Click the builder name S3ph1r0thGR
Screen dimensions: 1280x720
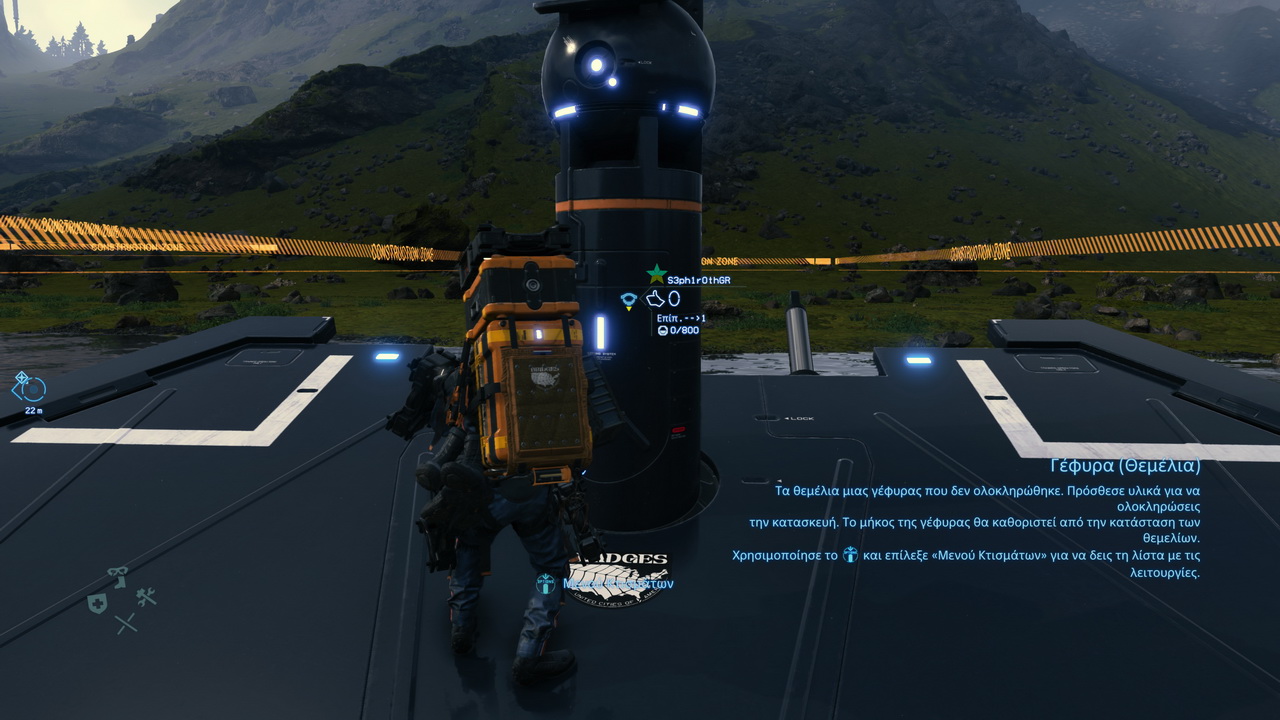(x=698, y=280)
